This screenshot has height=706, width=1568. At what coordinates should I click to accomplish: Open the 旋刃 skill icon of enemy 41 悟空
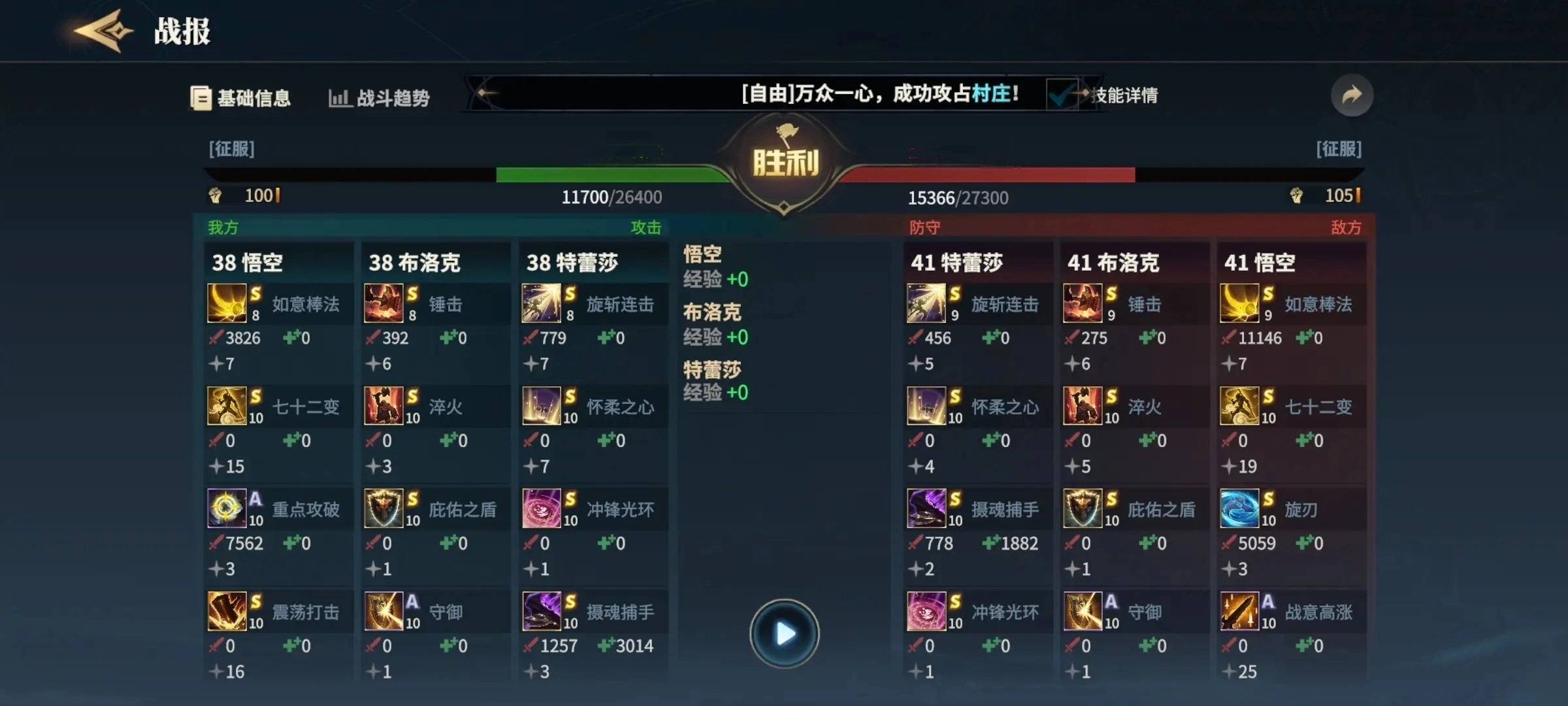1242,509
